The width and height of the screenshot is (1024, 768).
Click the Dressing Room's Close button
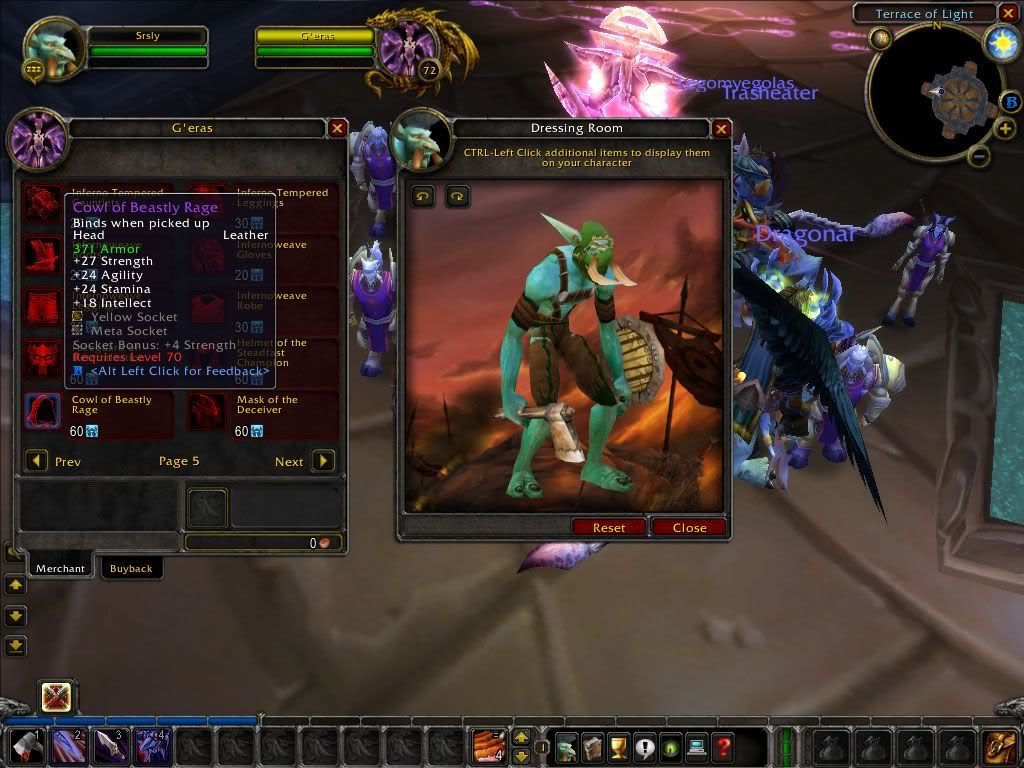[689, 527]
